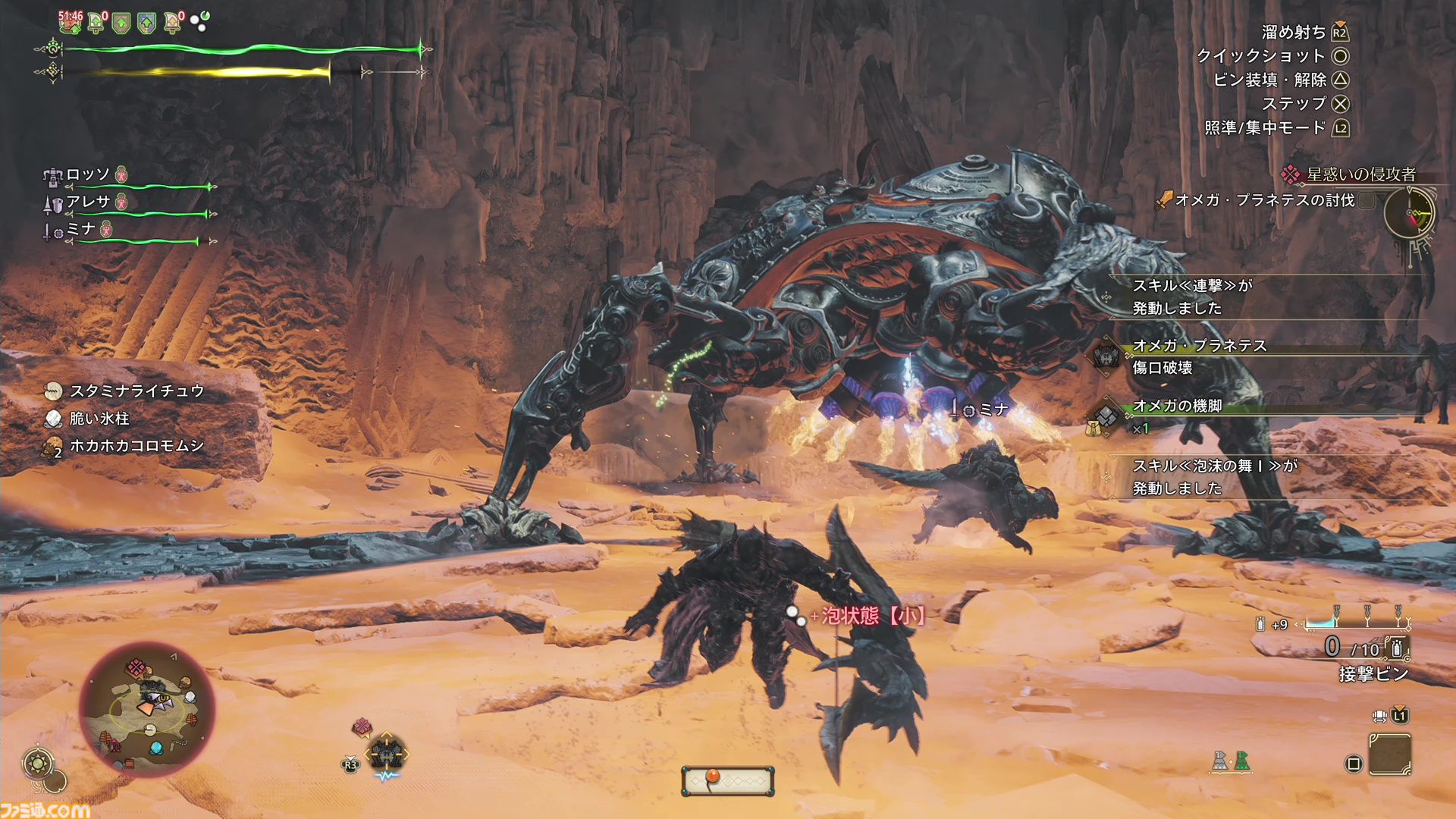1456x819 pixels.
Task: Select the オメガ・プラネテスの討伐 objective
Action: point(1264,200)
